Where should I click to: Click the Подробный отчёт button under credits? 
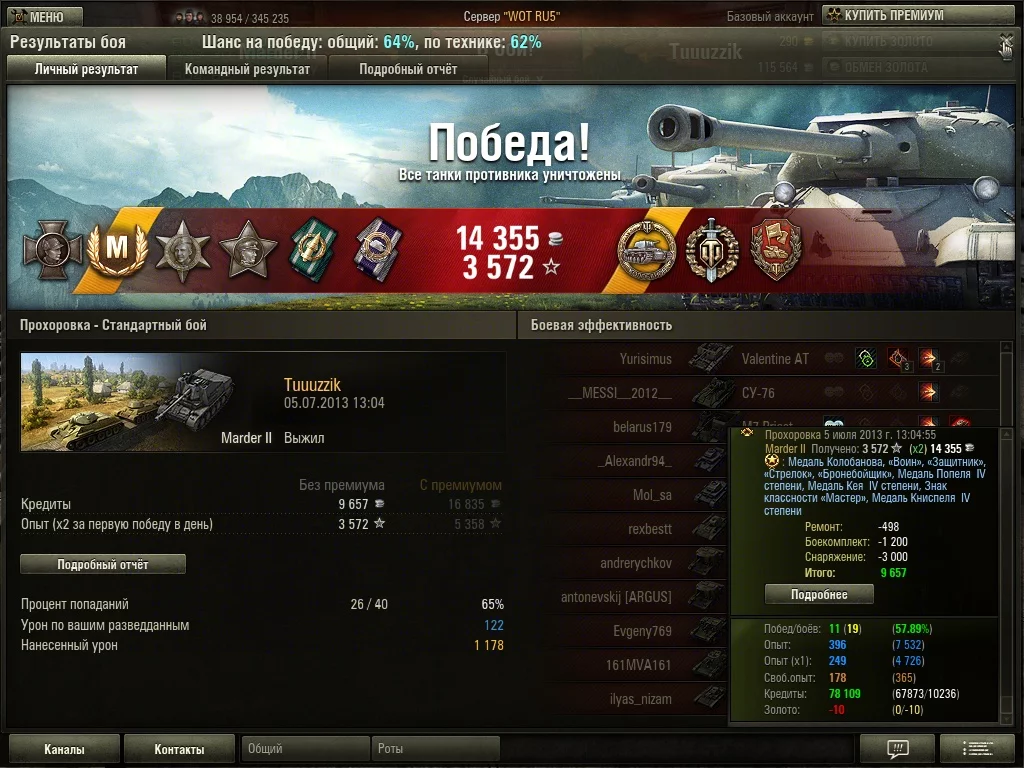coord(103,565)
